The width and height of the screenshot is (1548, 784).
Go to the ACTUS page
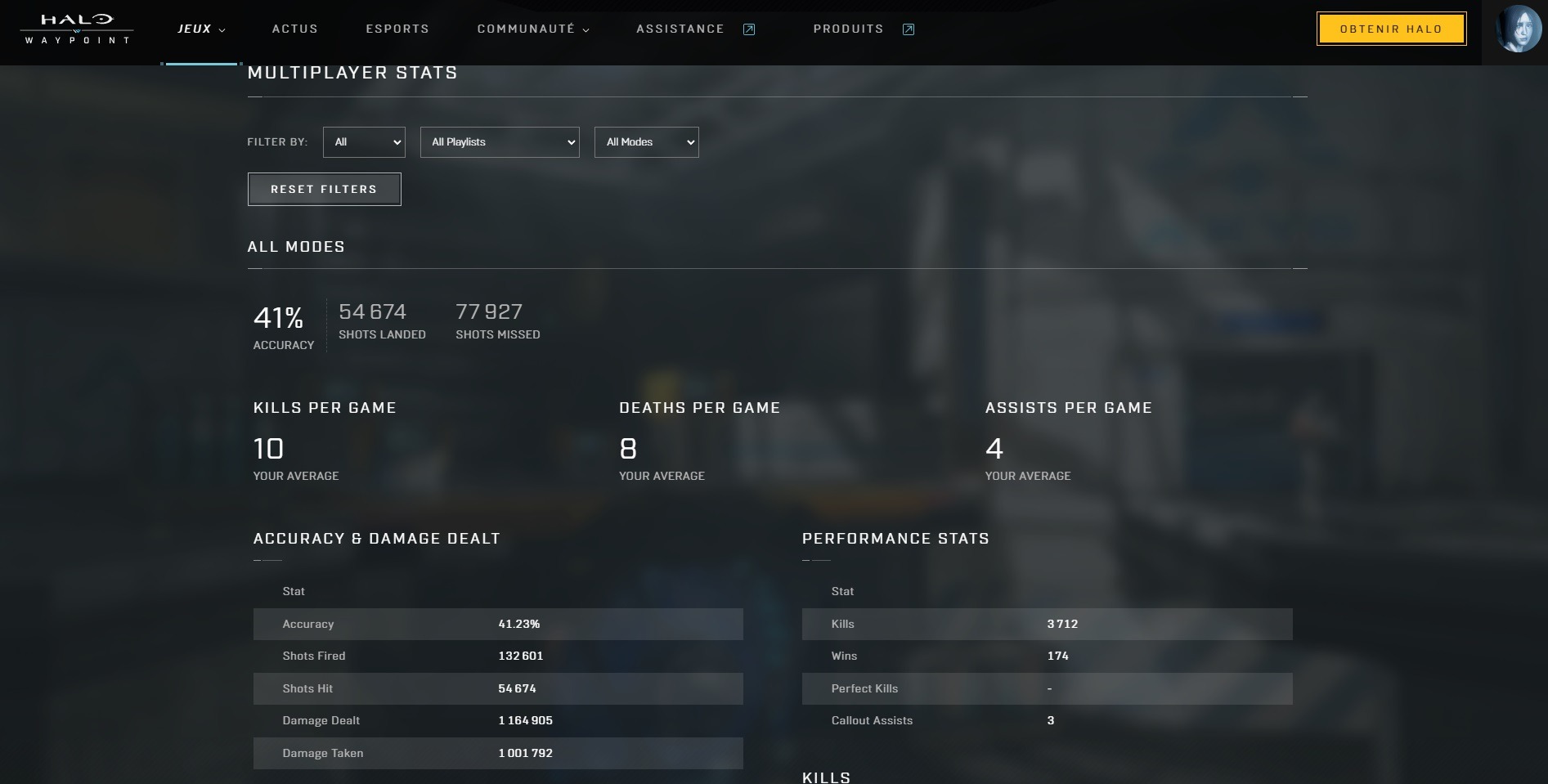[294, 29]
